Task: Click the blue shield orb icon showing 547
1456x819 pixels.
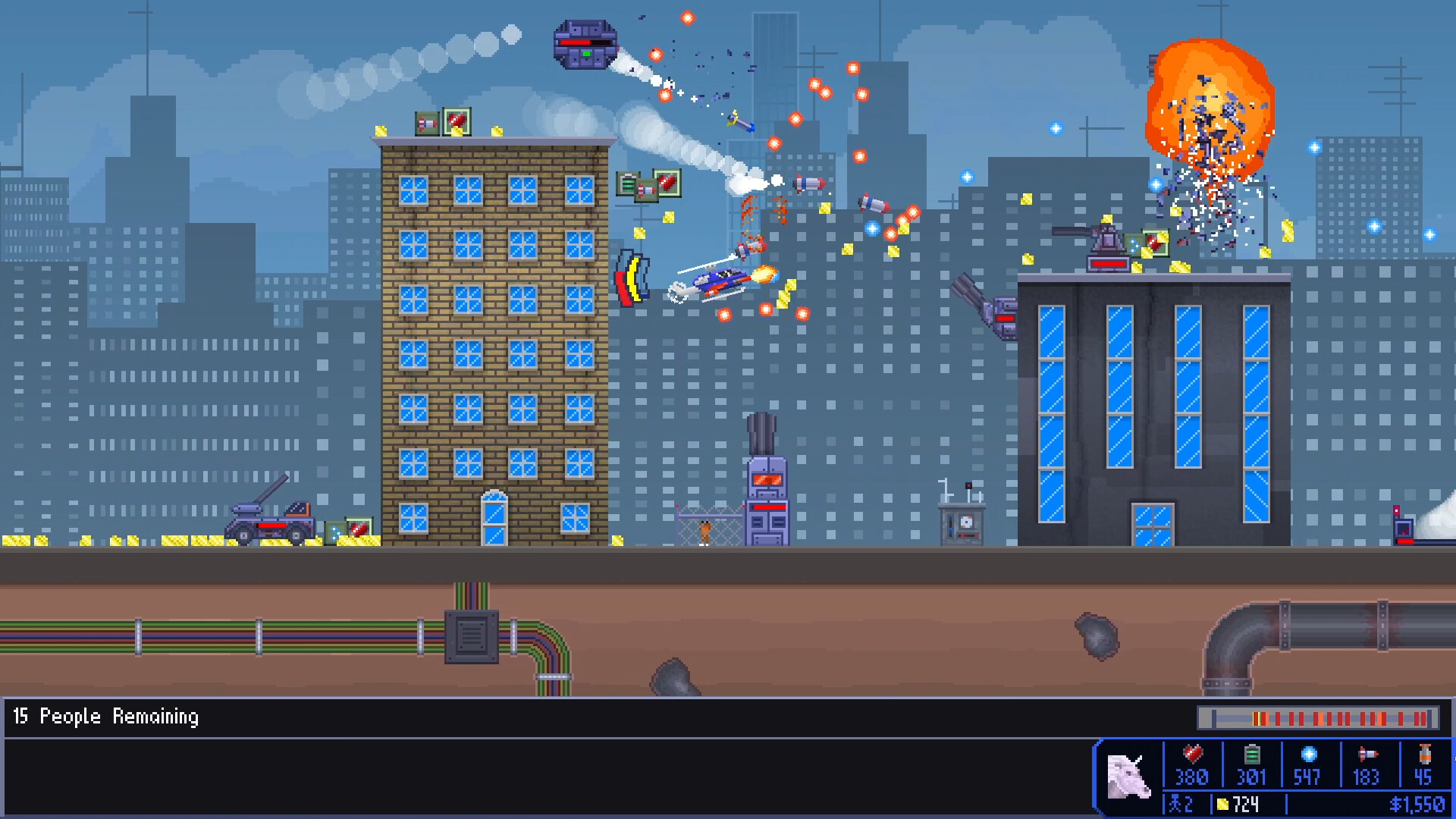Action: pos(1307,755)
